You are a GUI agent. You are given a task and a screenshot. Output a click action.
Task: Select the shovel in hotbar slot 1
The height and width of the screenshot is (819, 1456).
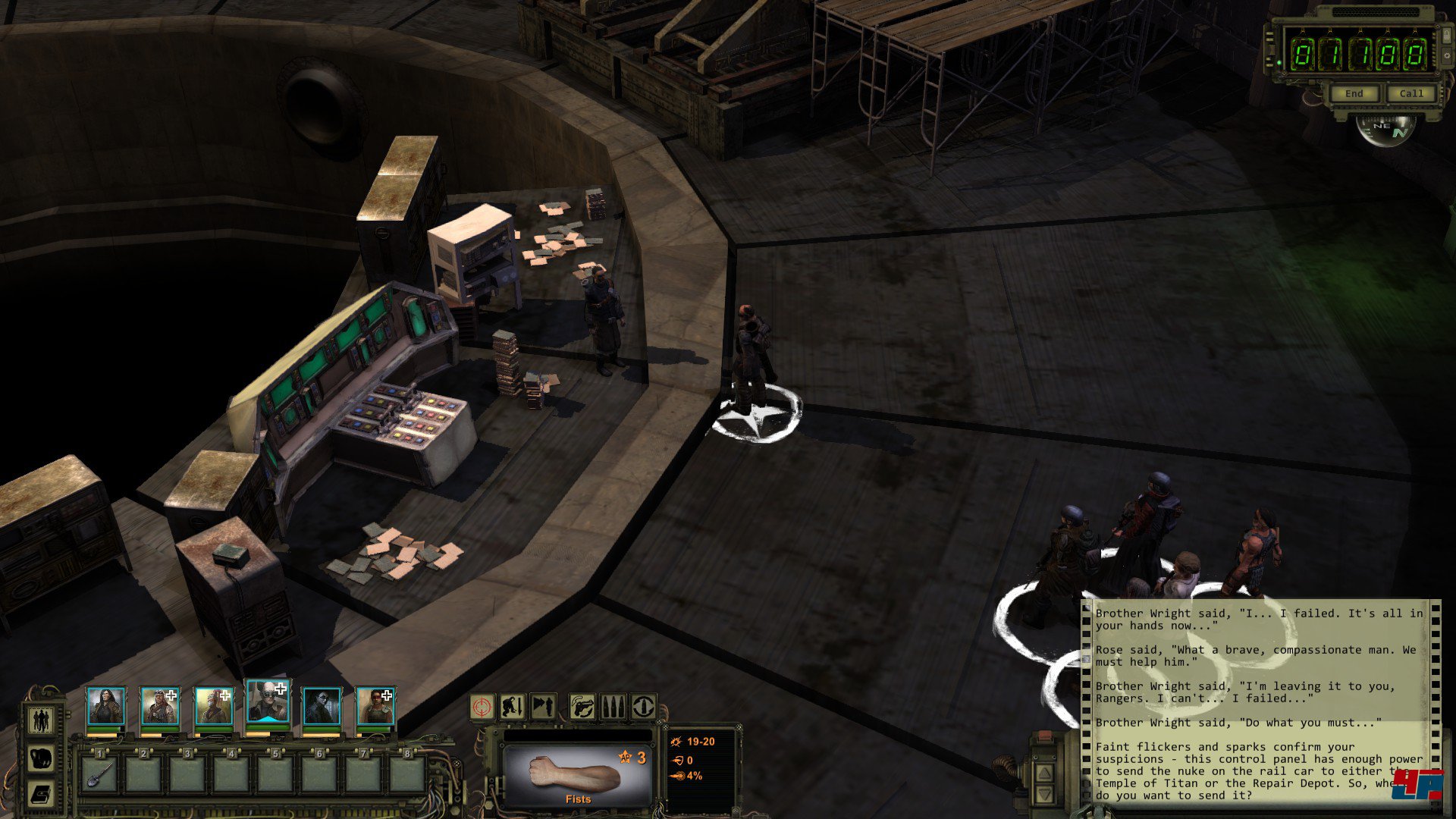(100, 773)
